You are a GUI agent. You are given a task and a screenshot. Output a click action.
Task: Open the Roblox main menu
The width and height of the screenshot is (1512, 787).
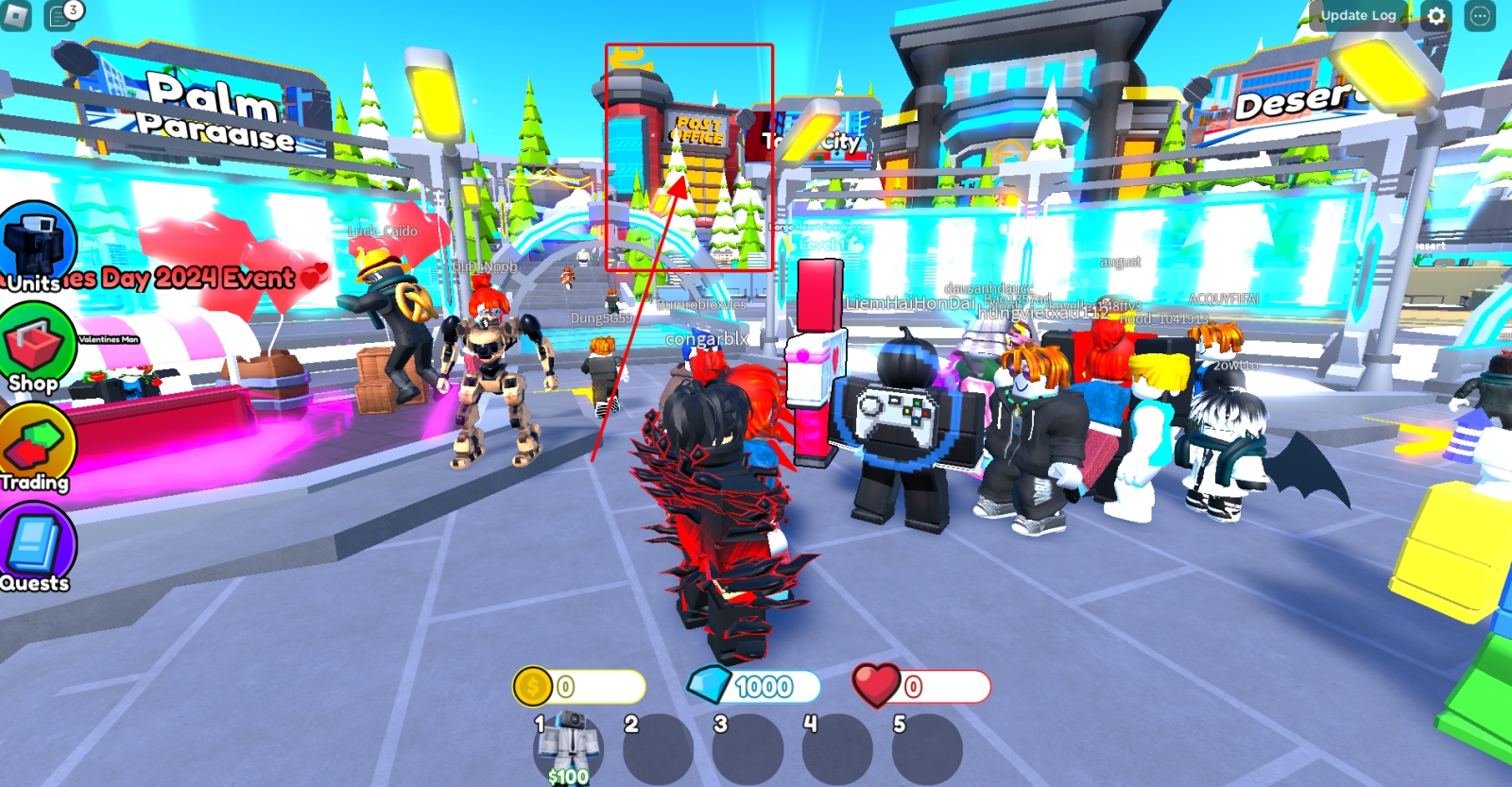pyautogui.click(x=16, y=15)
